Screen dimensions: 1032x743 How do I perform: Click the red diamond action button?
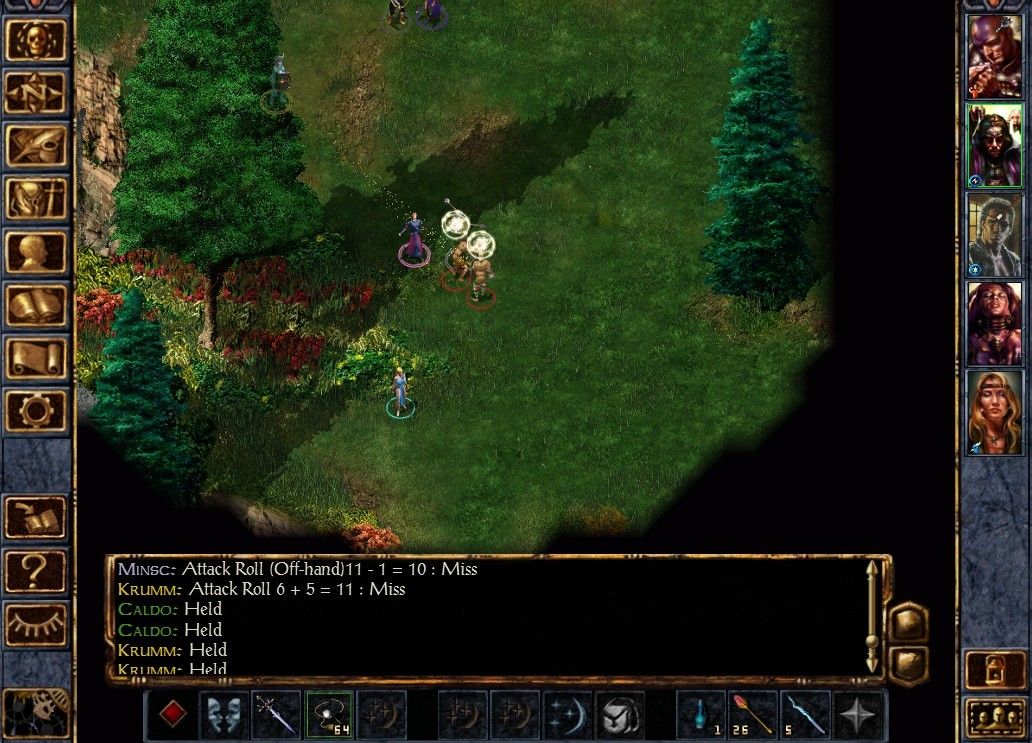pyautogui.click(x=174, y=715)
